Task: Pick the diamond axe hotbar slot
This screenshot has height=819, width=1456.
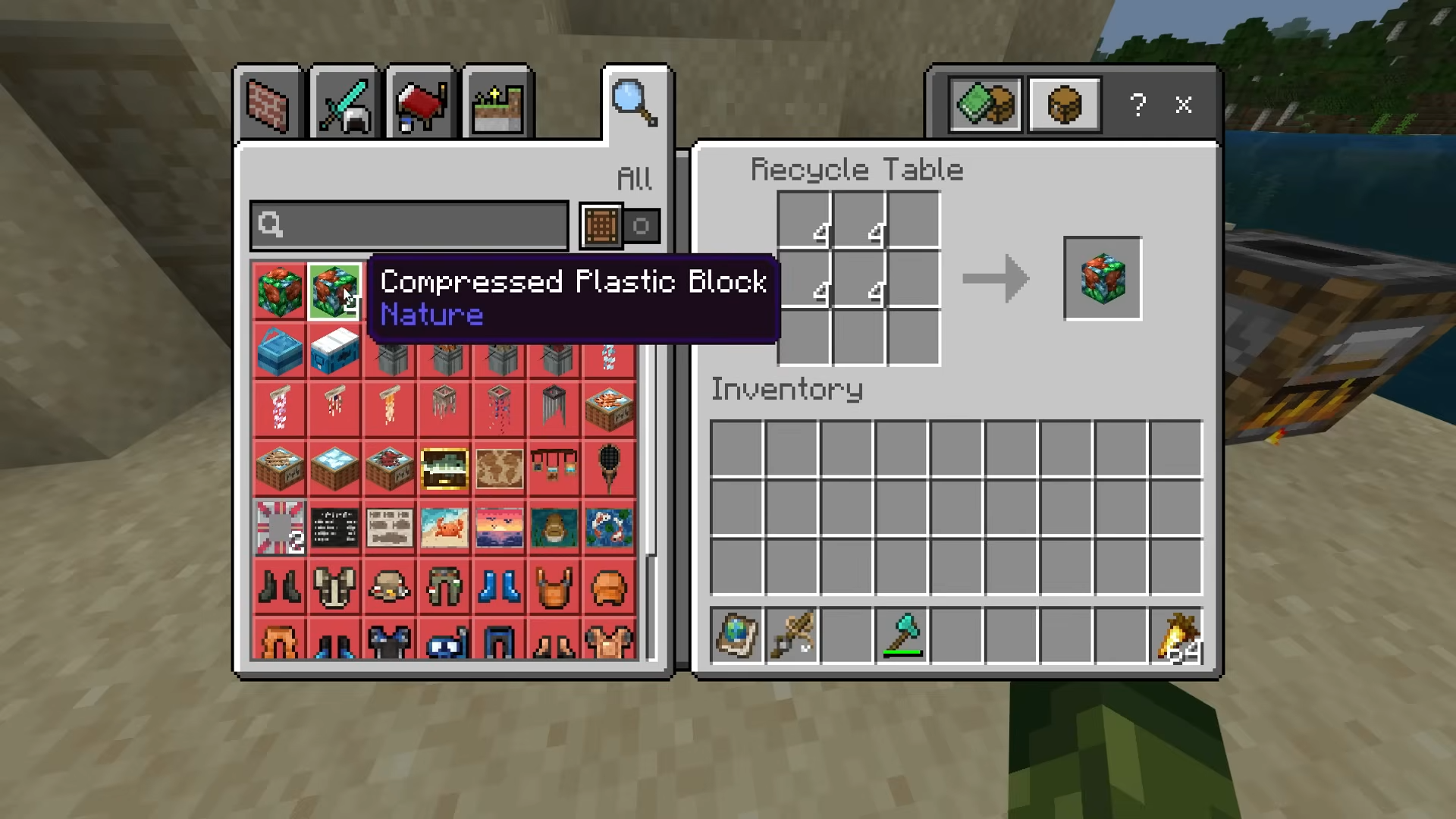Action: 902,635
